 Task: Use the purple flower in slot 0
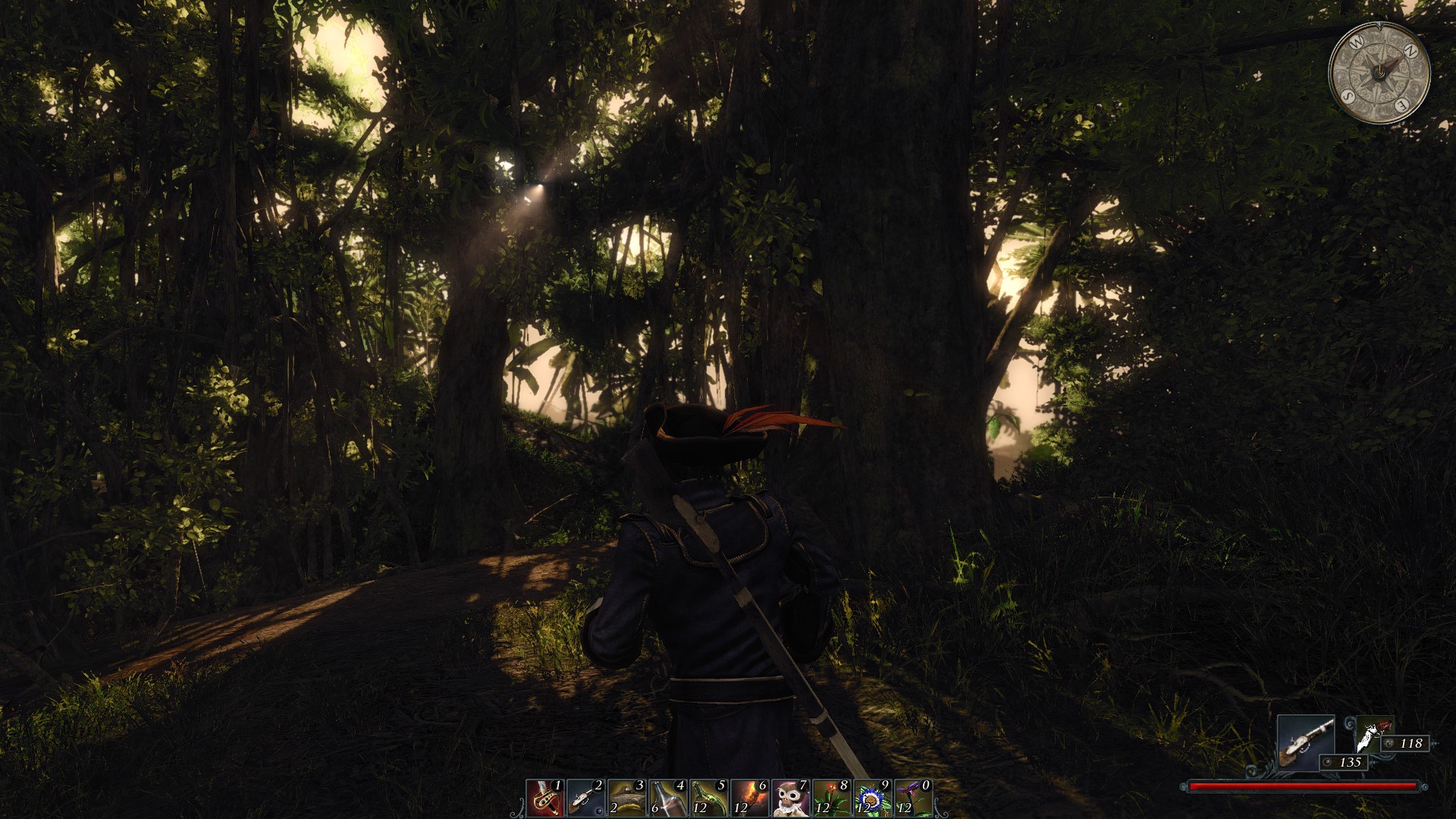913,798
